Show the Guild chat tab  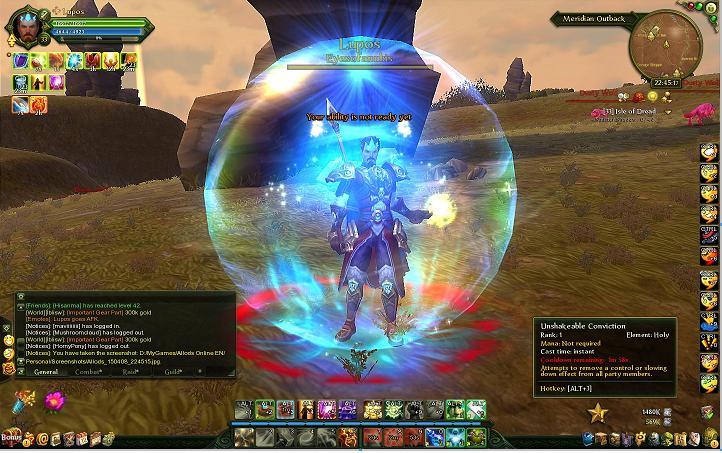[x=173, y=372]
